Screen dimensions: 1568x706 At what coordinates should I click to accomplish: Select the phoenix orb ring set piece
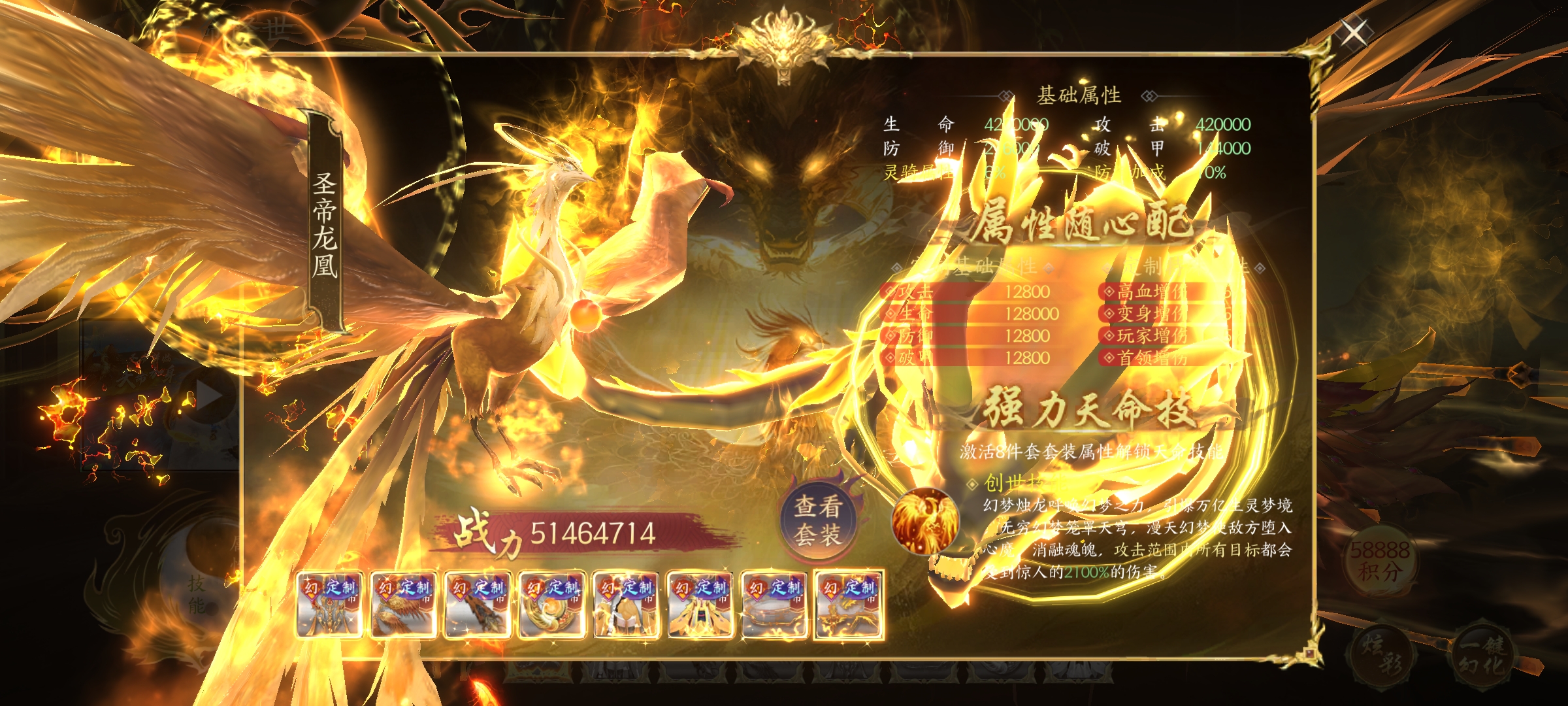click(551, 605)
